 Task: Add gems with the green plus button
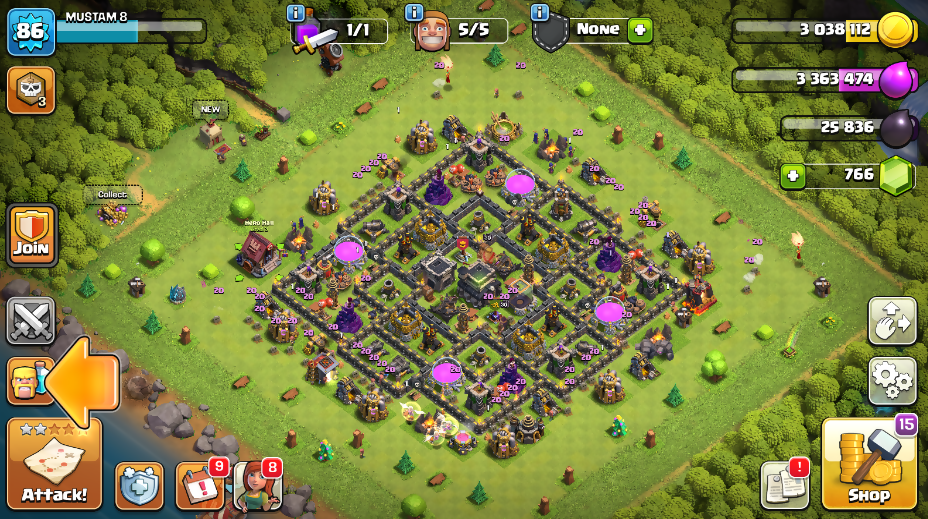[793, 176]
